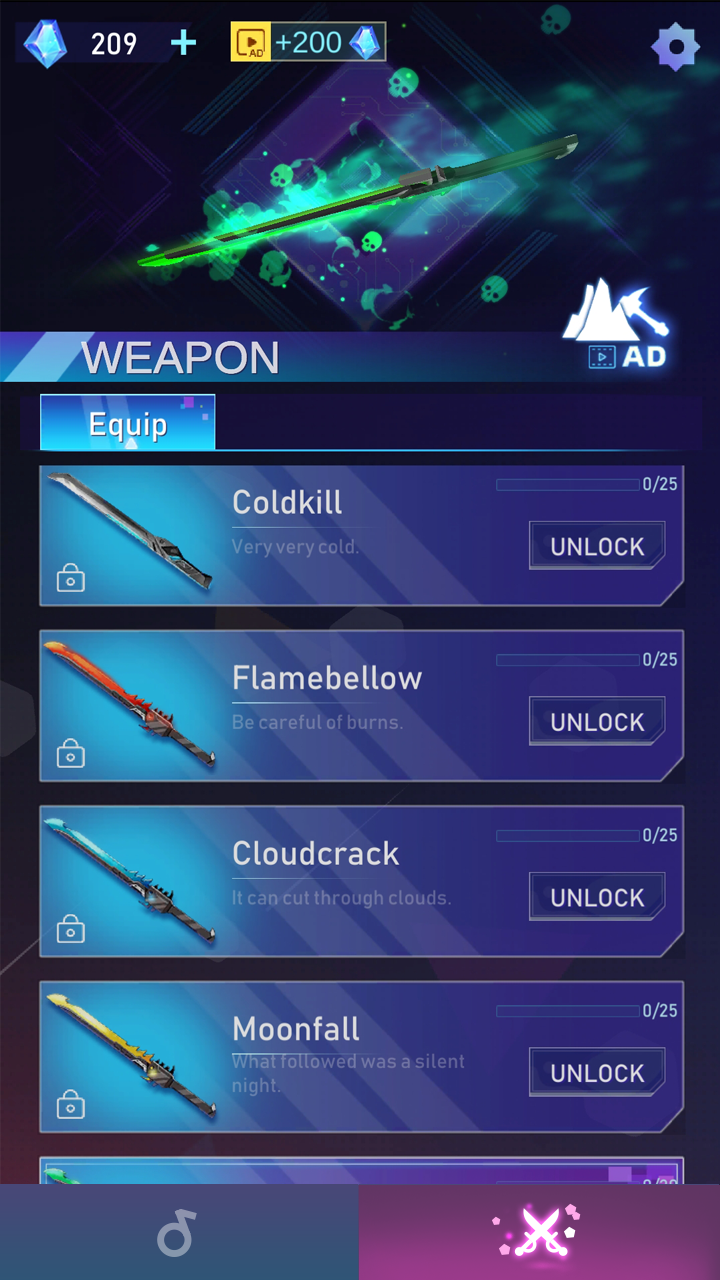Pick the blue Cloudcrack blade image
The image size is (720, 1280).
130,880
